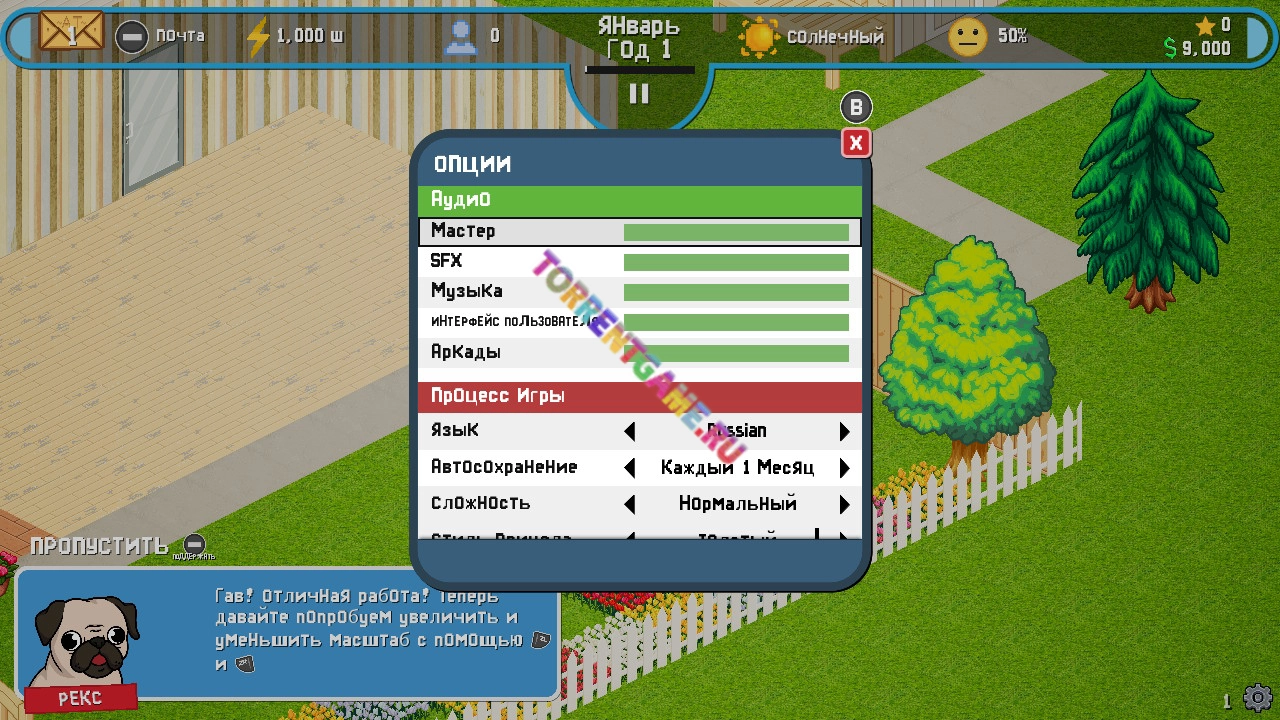The width and height of the screenshot is (1280, 720).
Task: Click the Аудио section header
Action: pyautogui.click(x=639, y=200)
